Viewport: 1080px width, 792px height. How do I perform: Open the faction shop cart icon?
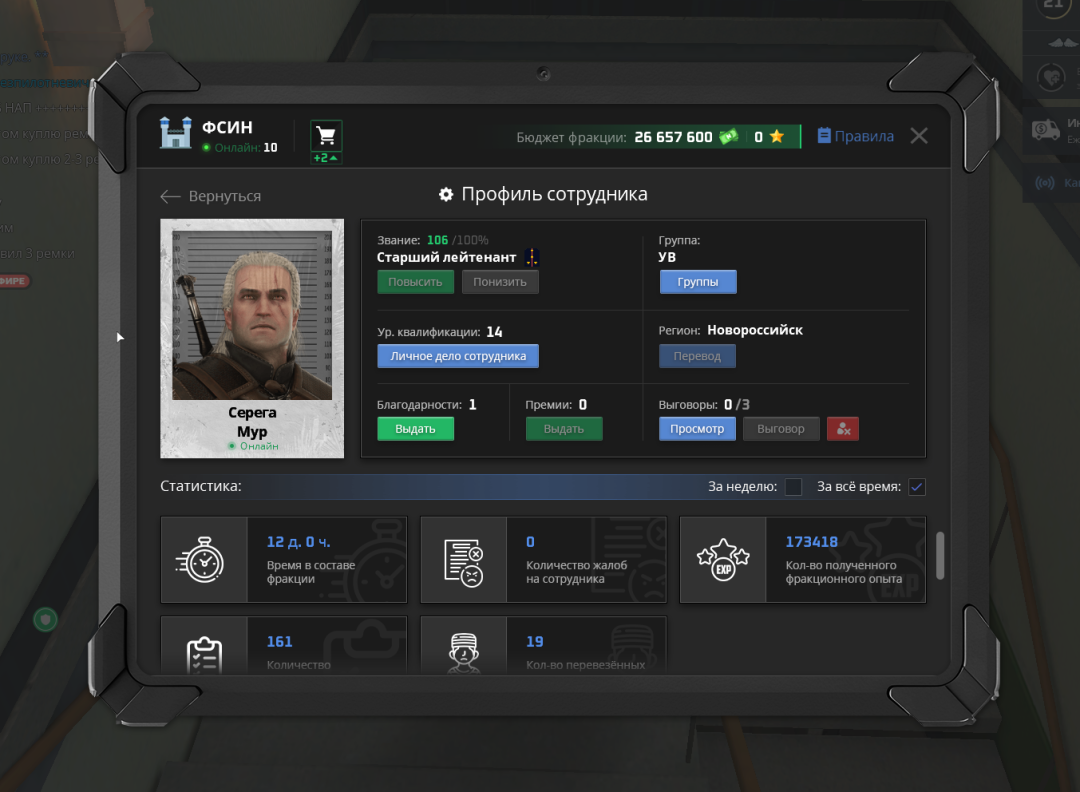click(326, 136)
